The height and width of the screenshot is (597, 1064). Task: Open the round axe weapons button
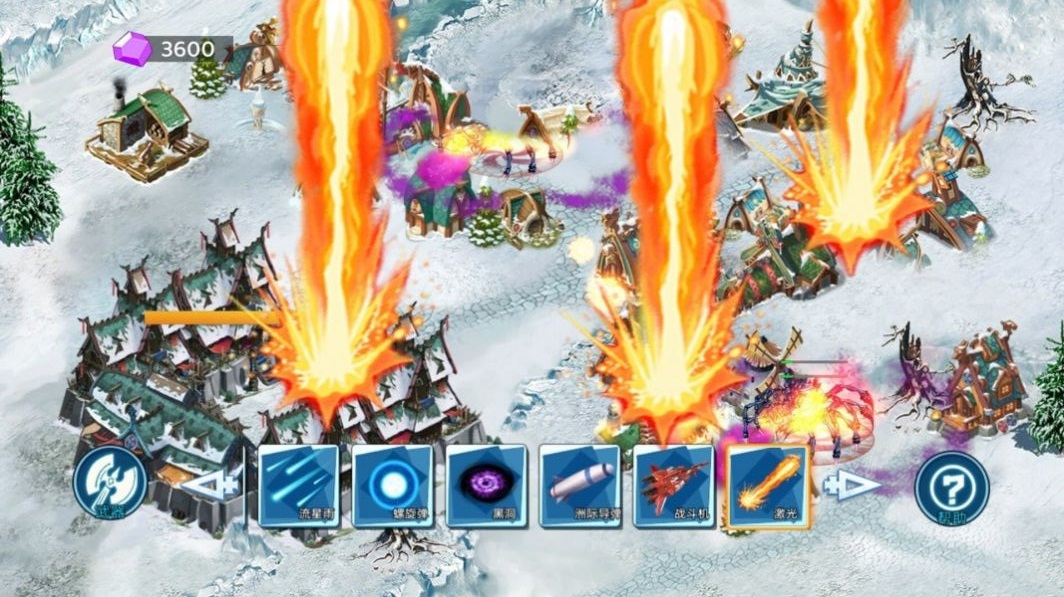tap(110, 484)
